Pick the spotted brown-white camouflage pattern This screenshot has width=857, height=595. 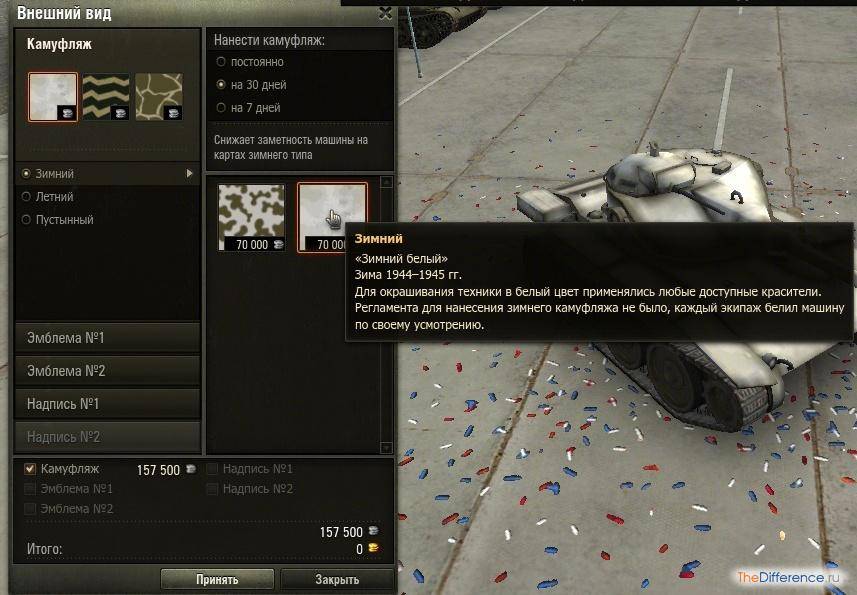[251, 215]
